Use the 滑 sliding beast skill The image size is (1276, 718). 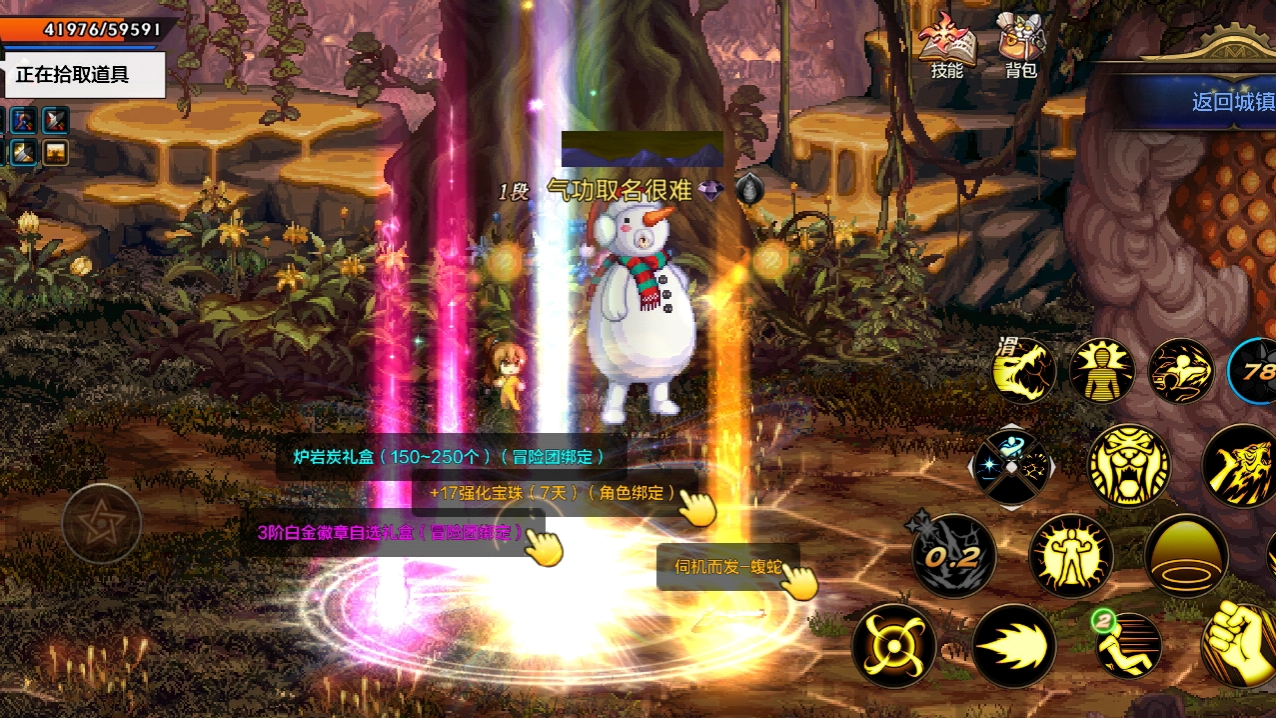[x=1024, y=371]
